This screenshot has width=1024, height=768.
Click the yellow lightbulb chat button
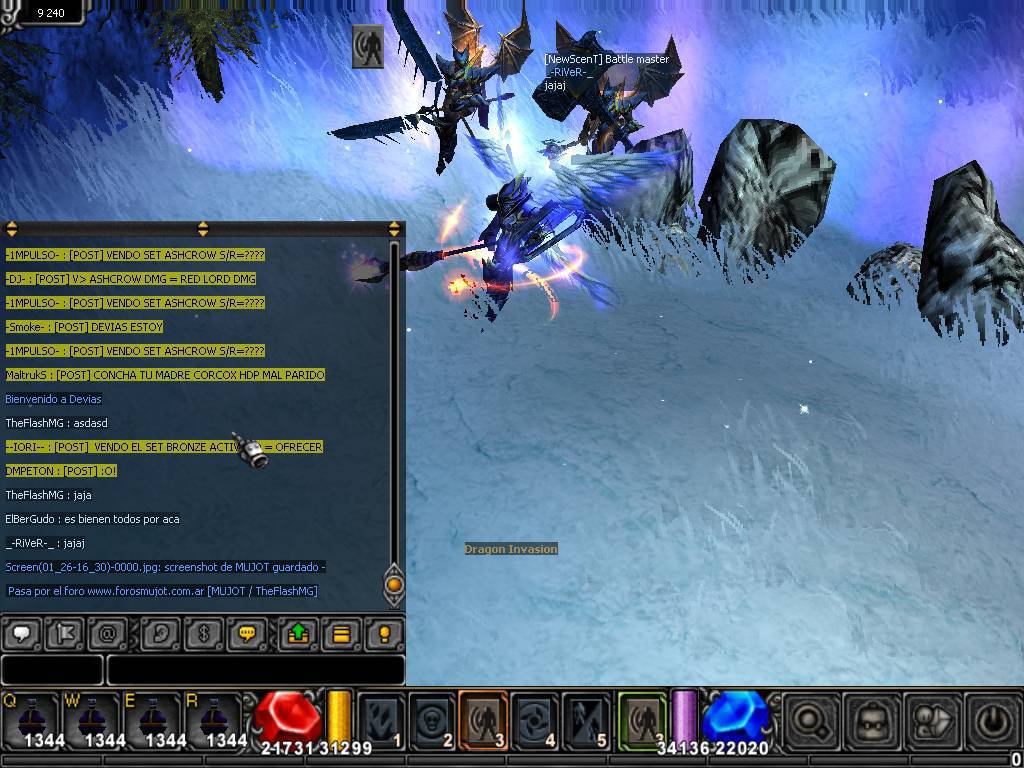pyautogui.click(x=383, y=633)
